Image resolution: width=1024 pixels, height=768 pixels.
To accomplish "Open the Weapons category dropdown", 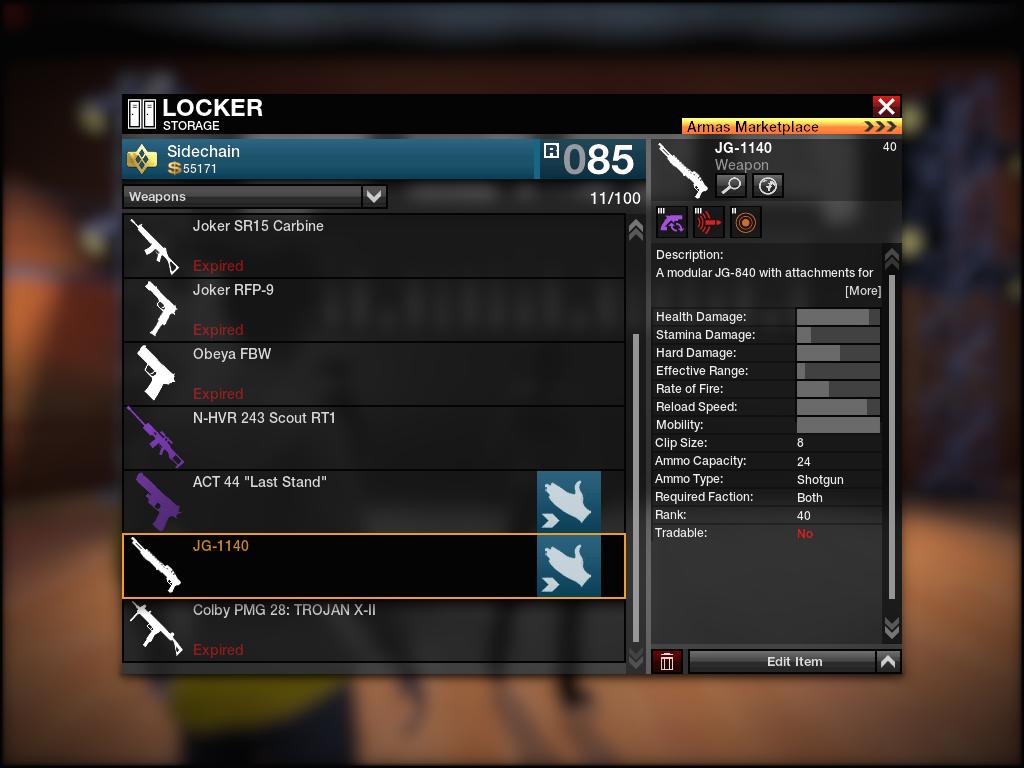I will (x=374, y=196).
